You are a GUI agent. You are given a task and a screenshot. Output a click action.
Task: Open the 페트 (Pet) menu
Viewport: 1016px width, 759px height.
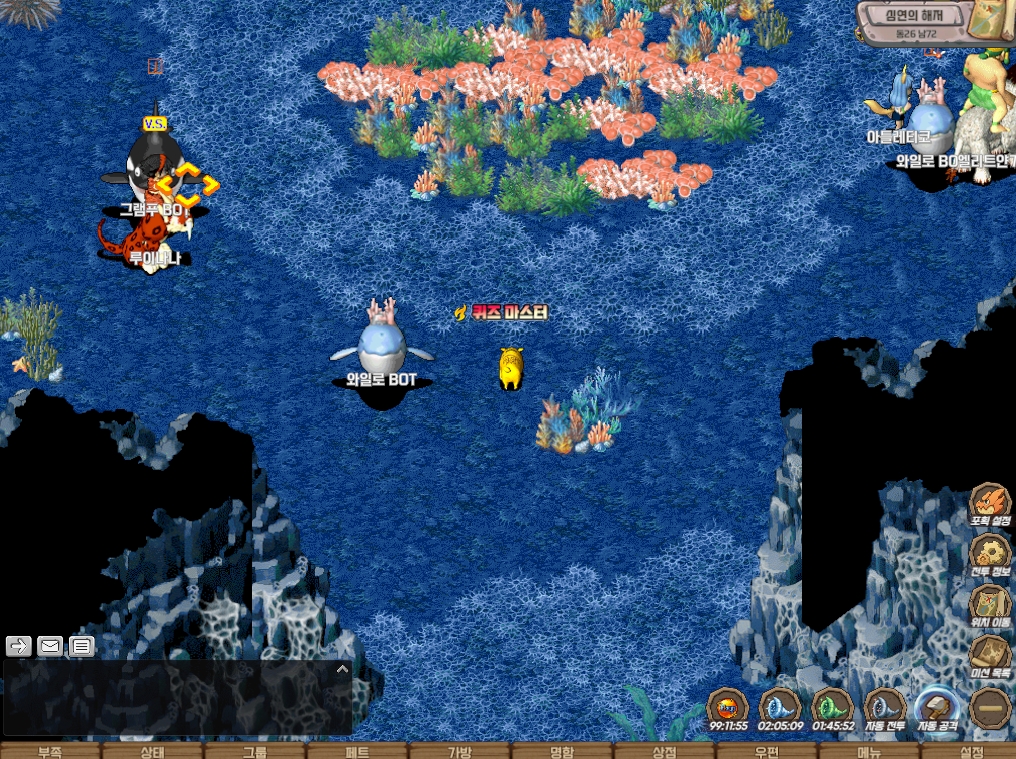click(x=357, y=751)
